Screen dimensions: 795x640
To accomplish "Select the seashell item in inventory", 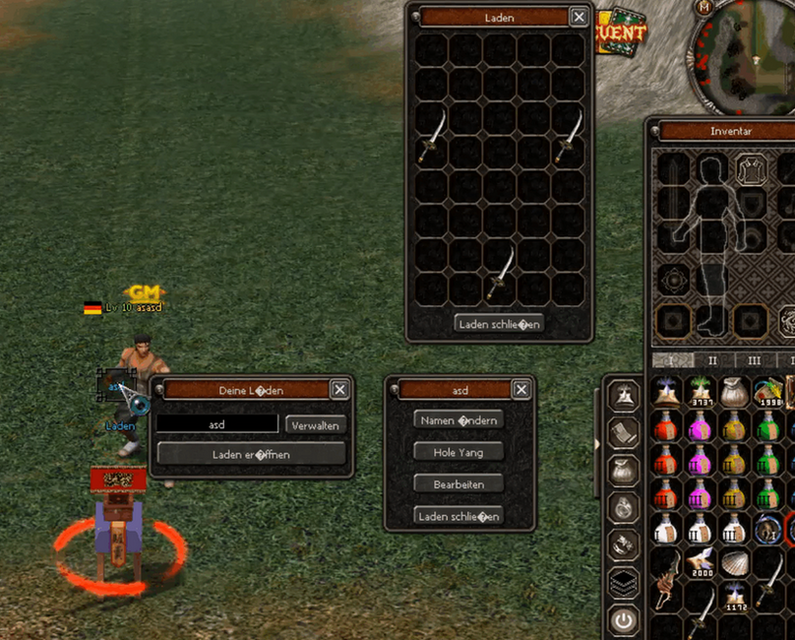I will [x=733, y=565].
